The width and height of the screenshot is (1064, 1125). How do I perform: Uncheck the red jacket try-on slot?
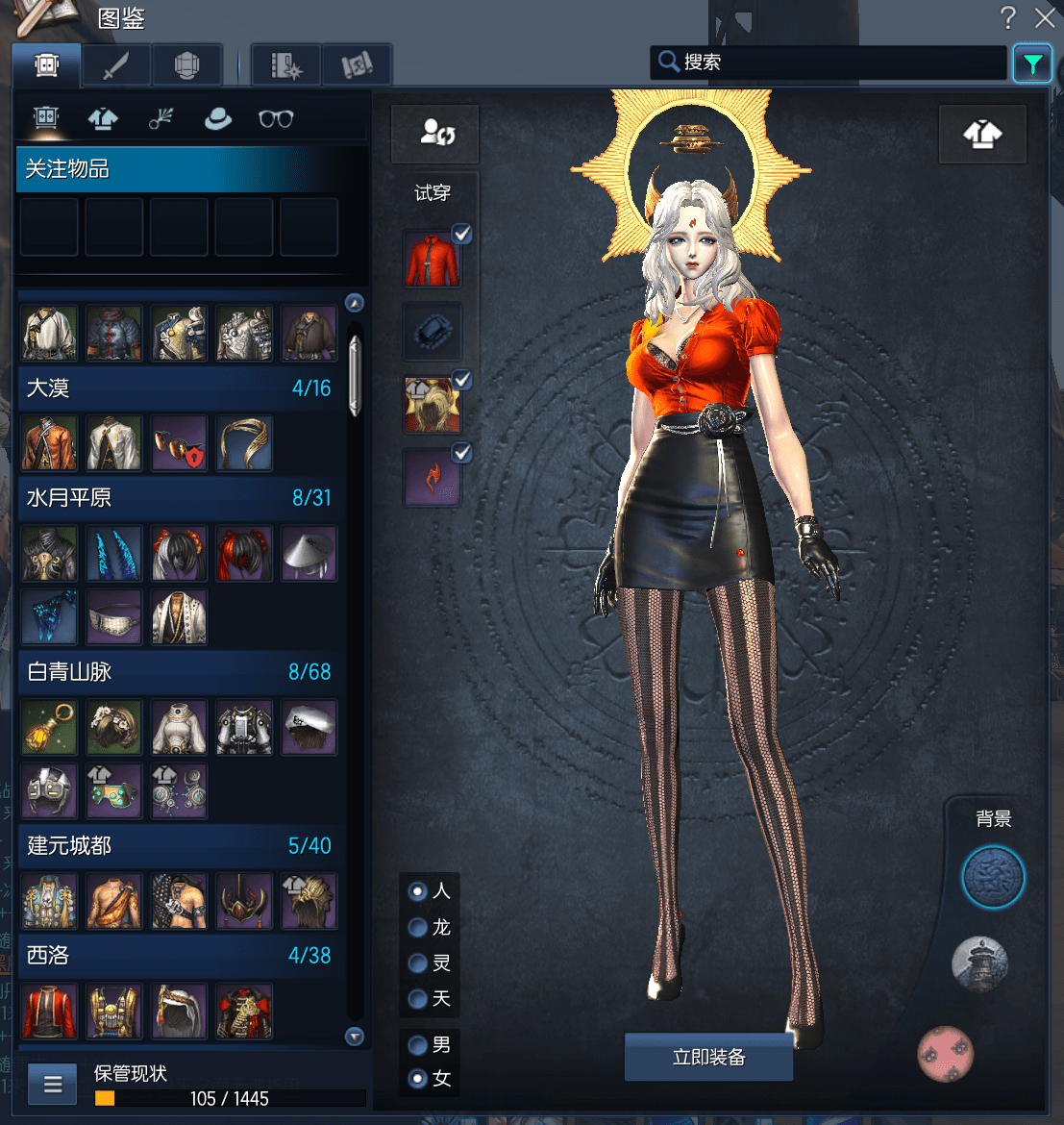[462, 234]
